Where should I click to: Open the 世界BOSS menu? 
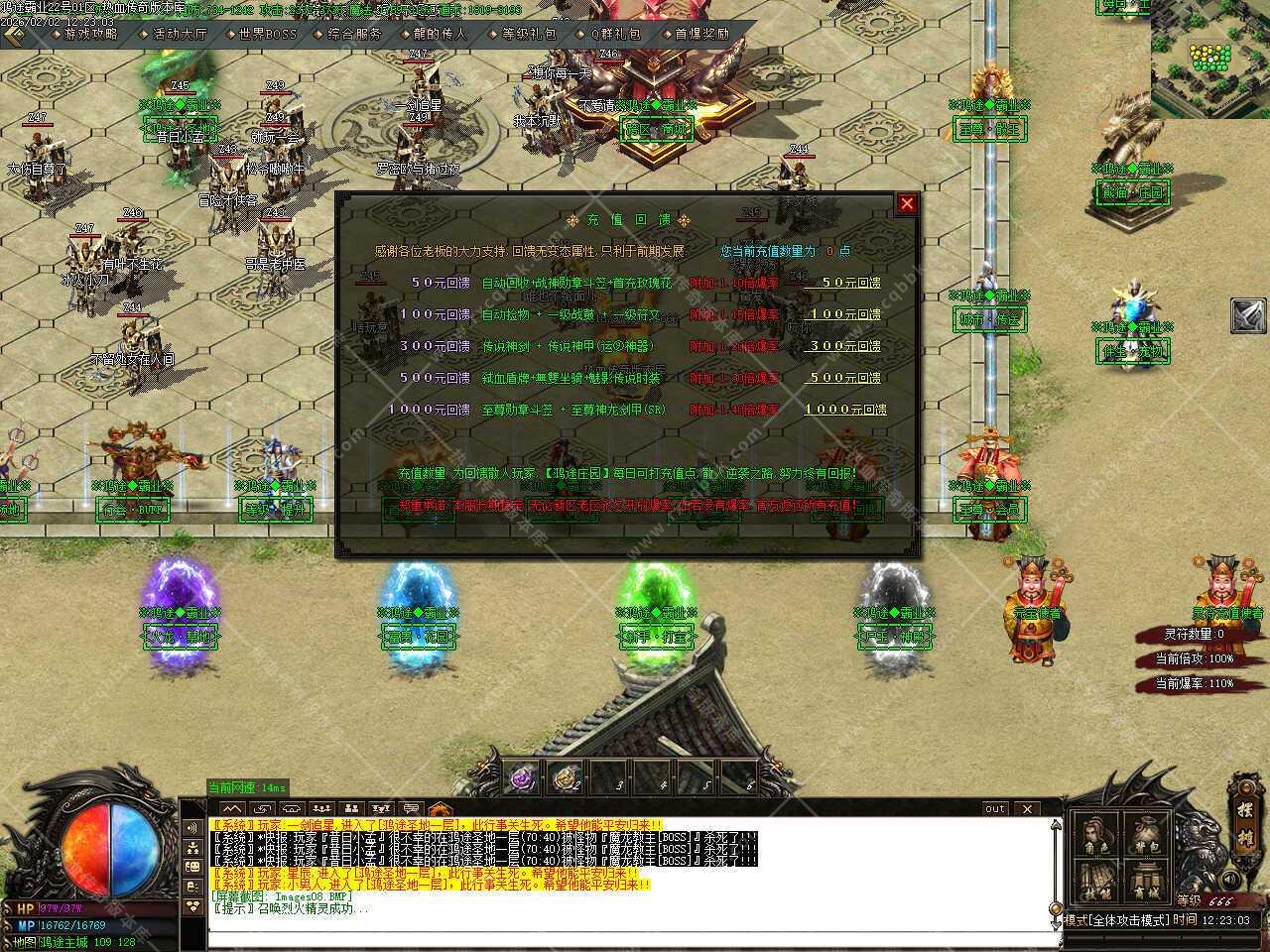[x=267, y=33]
